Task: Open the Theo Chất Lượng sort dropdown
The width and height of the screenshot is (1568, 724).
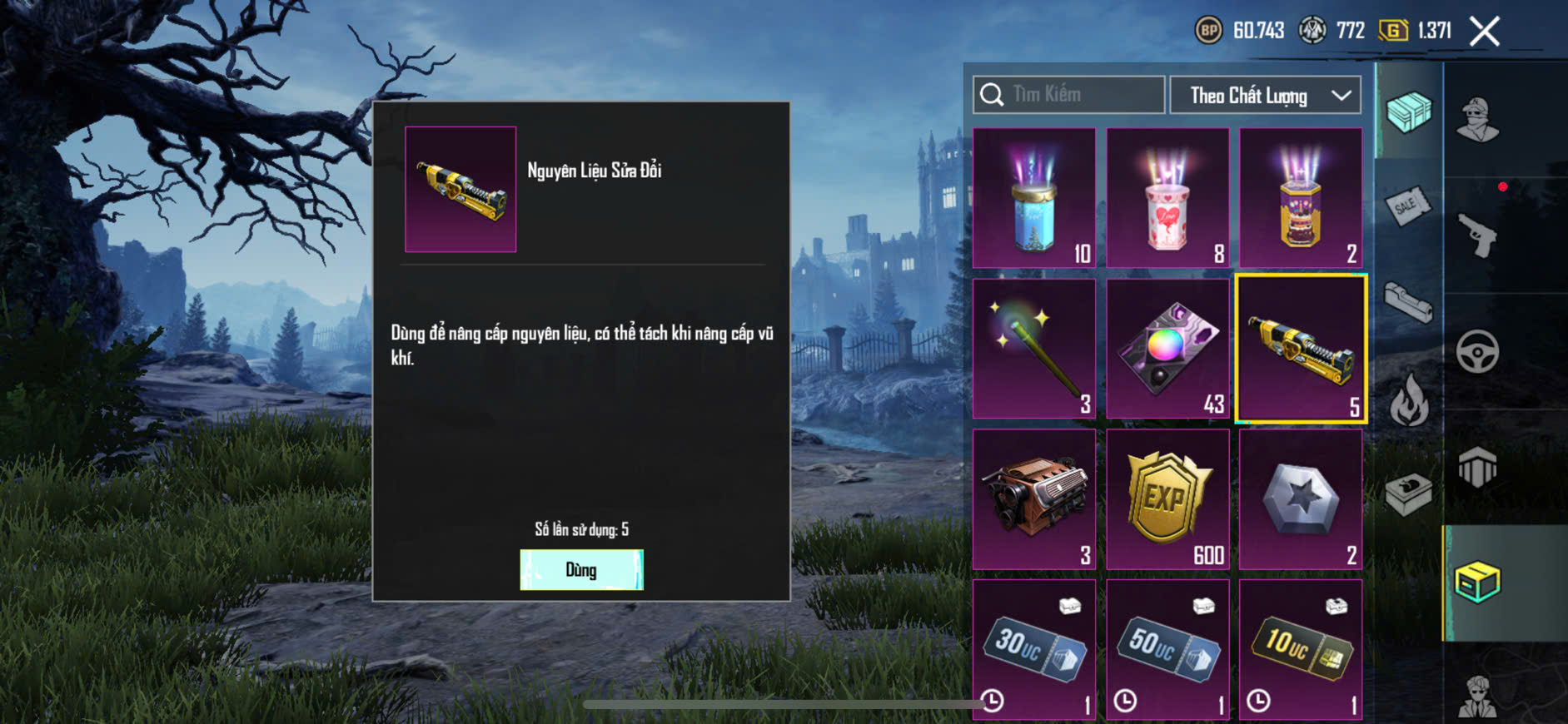Action: [x=1265, y=96]
